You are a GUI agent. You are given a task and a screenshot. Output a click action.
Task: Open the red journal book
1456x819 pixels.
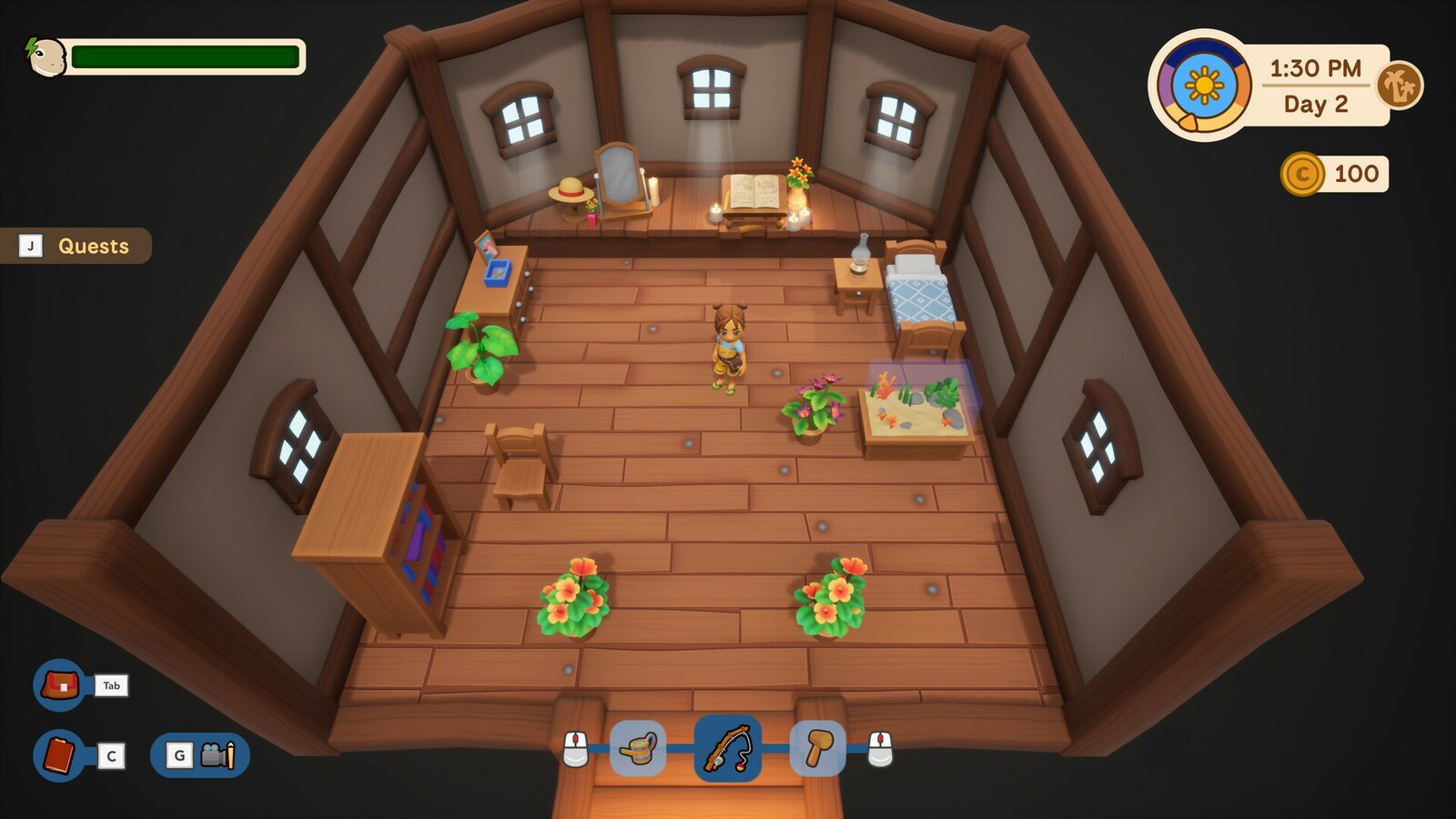(x=59, y=755)
